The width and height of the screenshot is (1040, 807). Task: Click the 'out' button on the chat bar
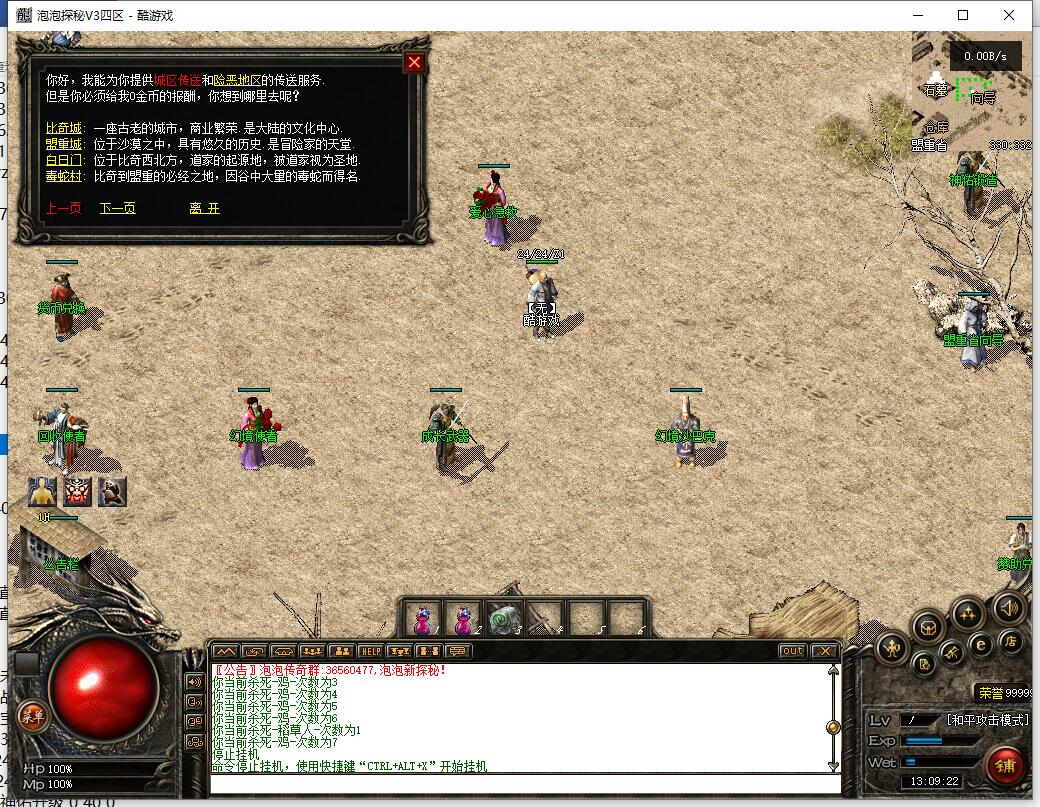pyautogui.click(x=792, y=651)
